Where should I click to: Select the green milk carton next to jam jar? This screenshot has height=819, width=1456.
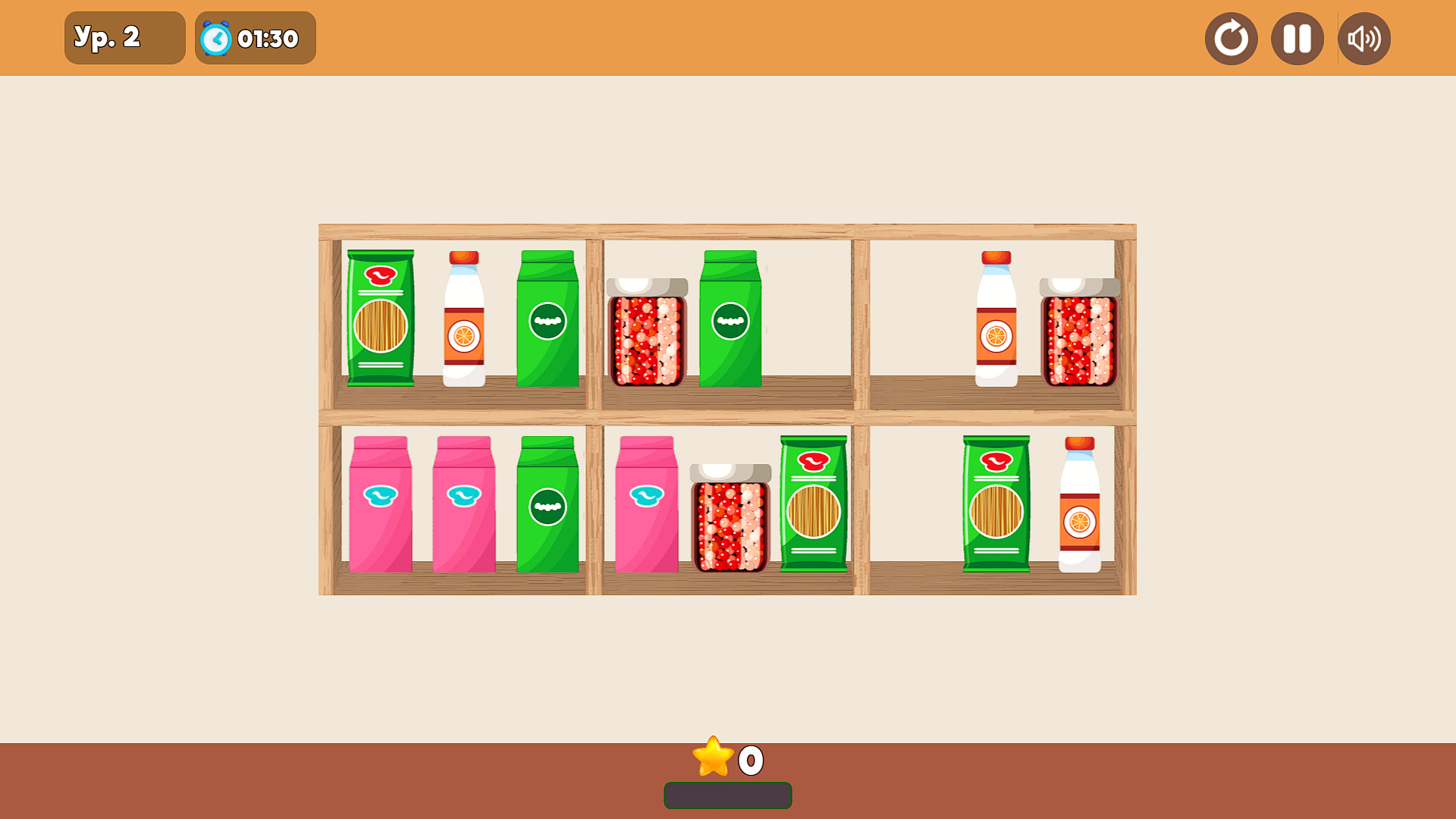click(730, 318)
